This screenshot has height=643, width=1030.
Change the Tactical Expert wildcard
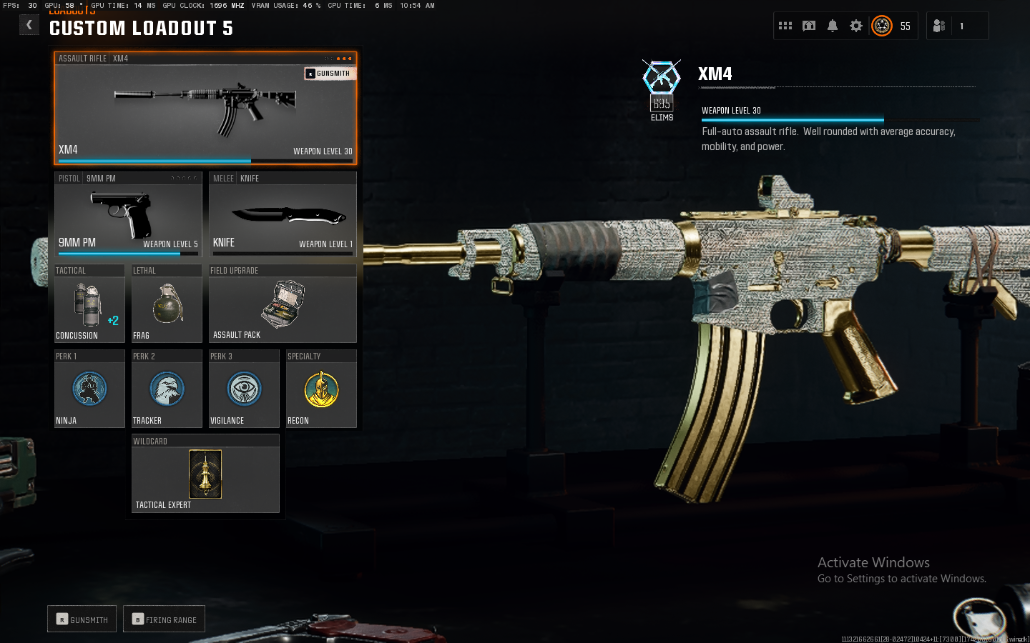205,473
